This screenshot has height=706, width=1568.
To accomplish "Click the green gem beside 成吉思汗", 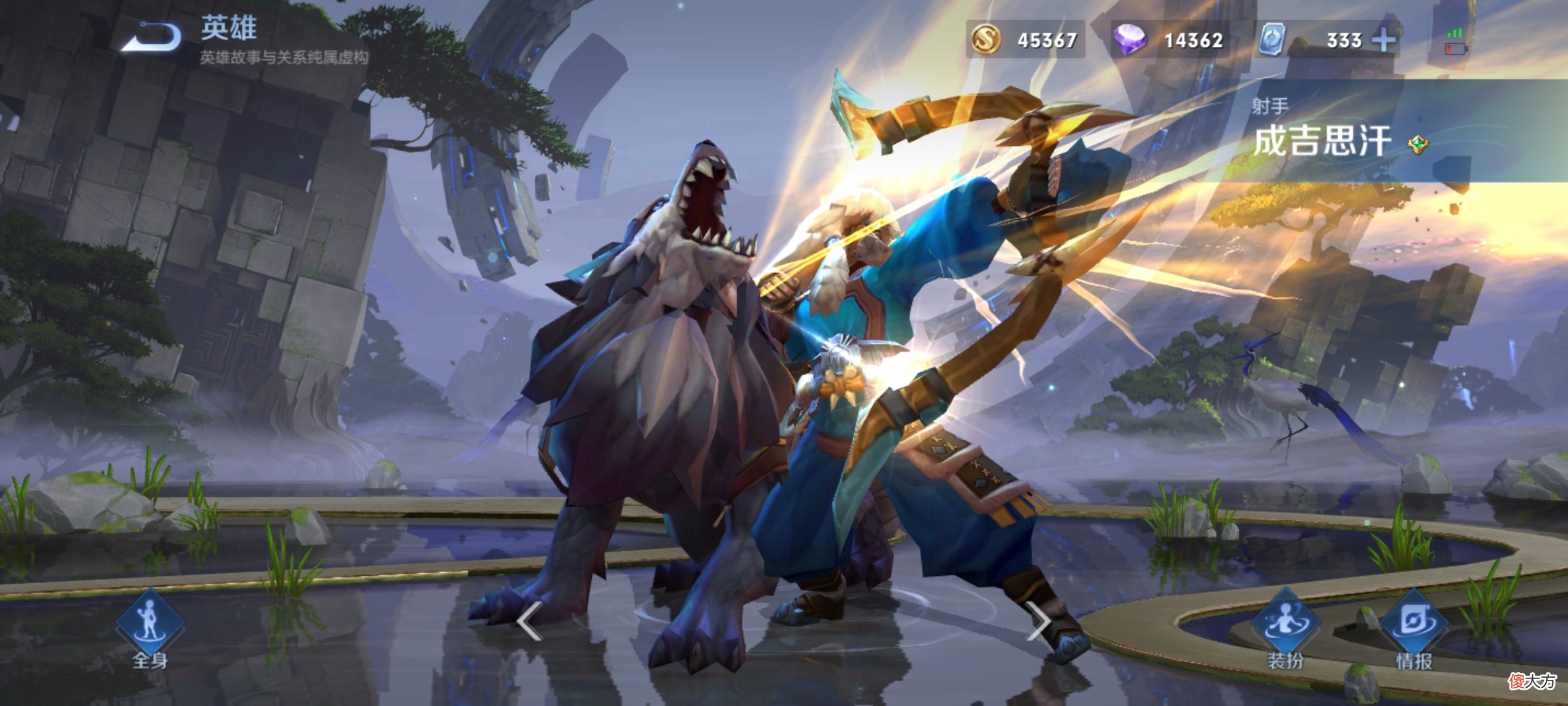I will click(x=1418, y=144).
